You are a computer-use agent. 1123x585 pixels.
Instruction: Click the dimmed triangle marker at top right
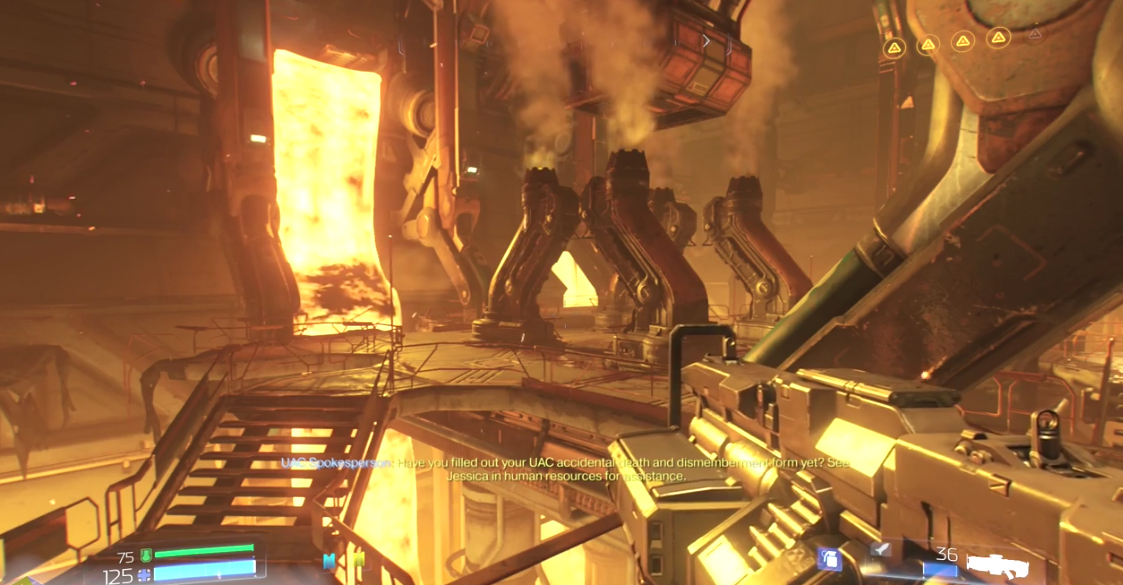1035,35
